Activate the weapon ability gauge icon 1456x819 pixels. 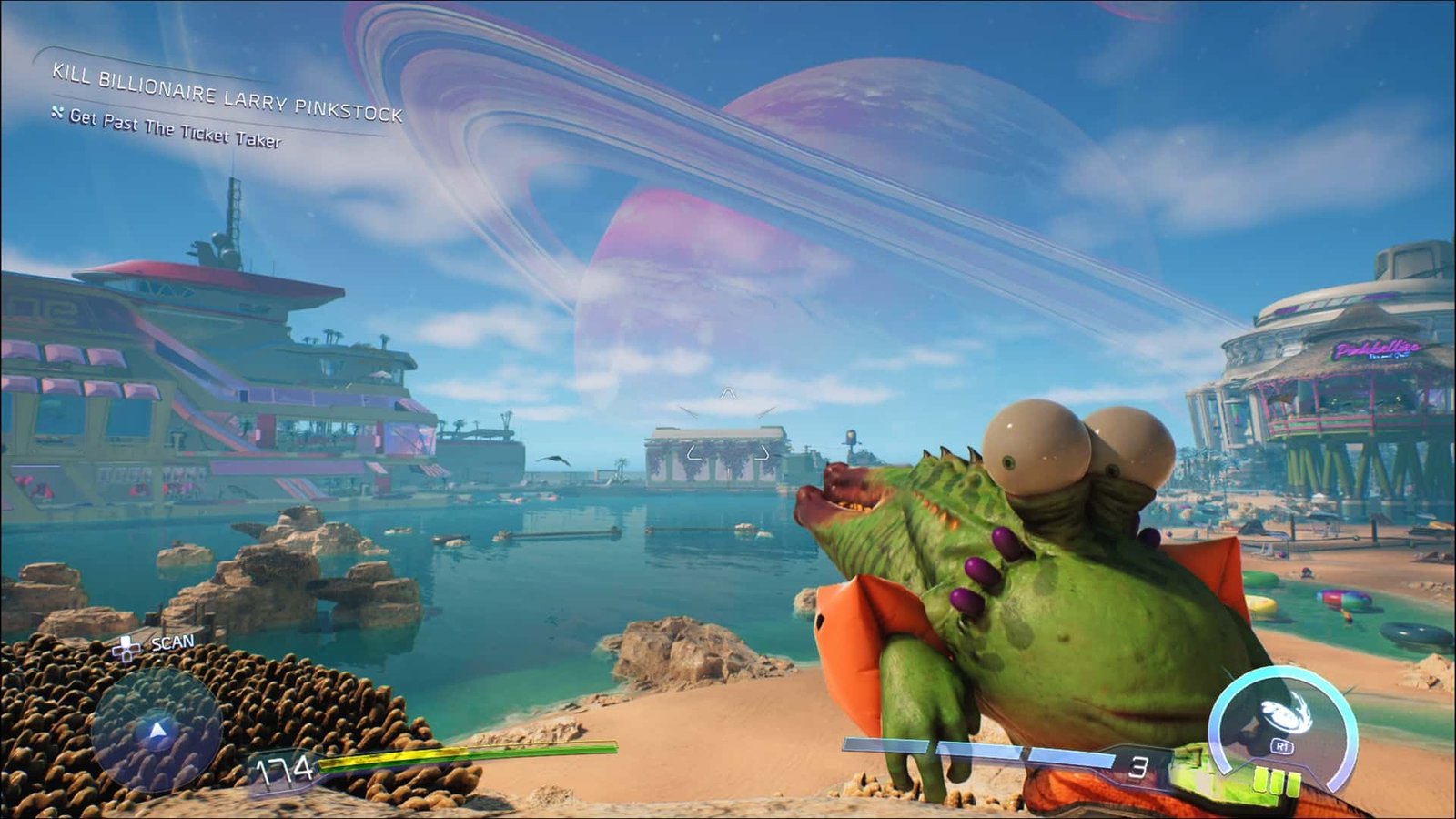[x=1282, y=719]
